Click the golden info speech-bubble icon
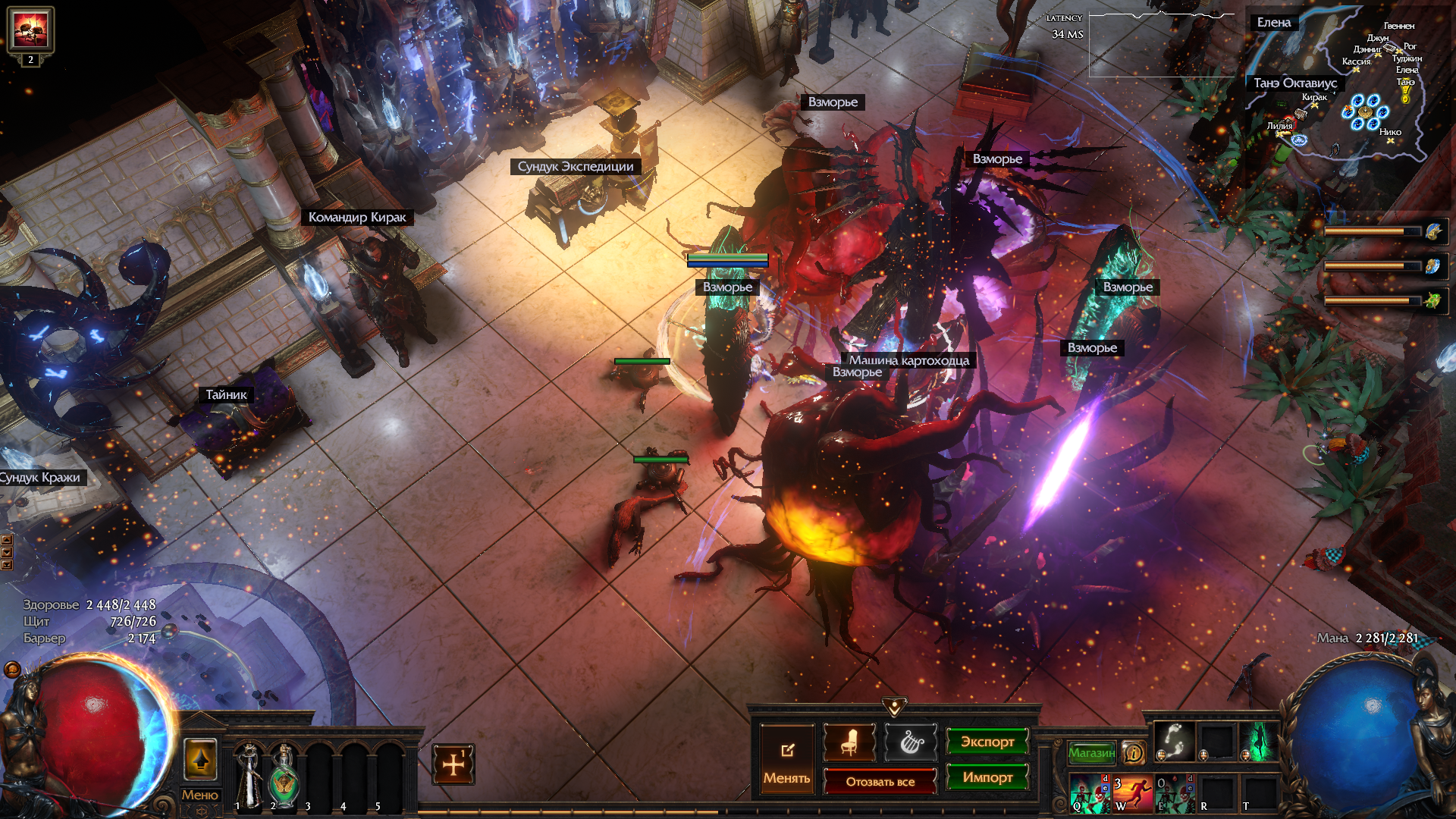This screenshot has width=1456, height=819. pos(1134,752)
